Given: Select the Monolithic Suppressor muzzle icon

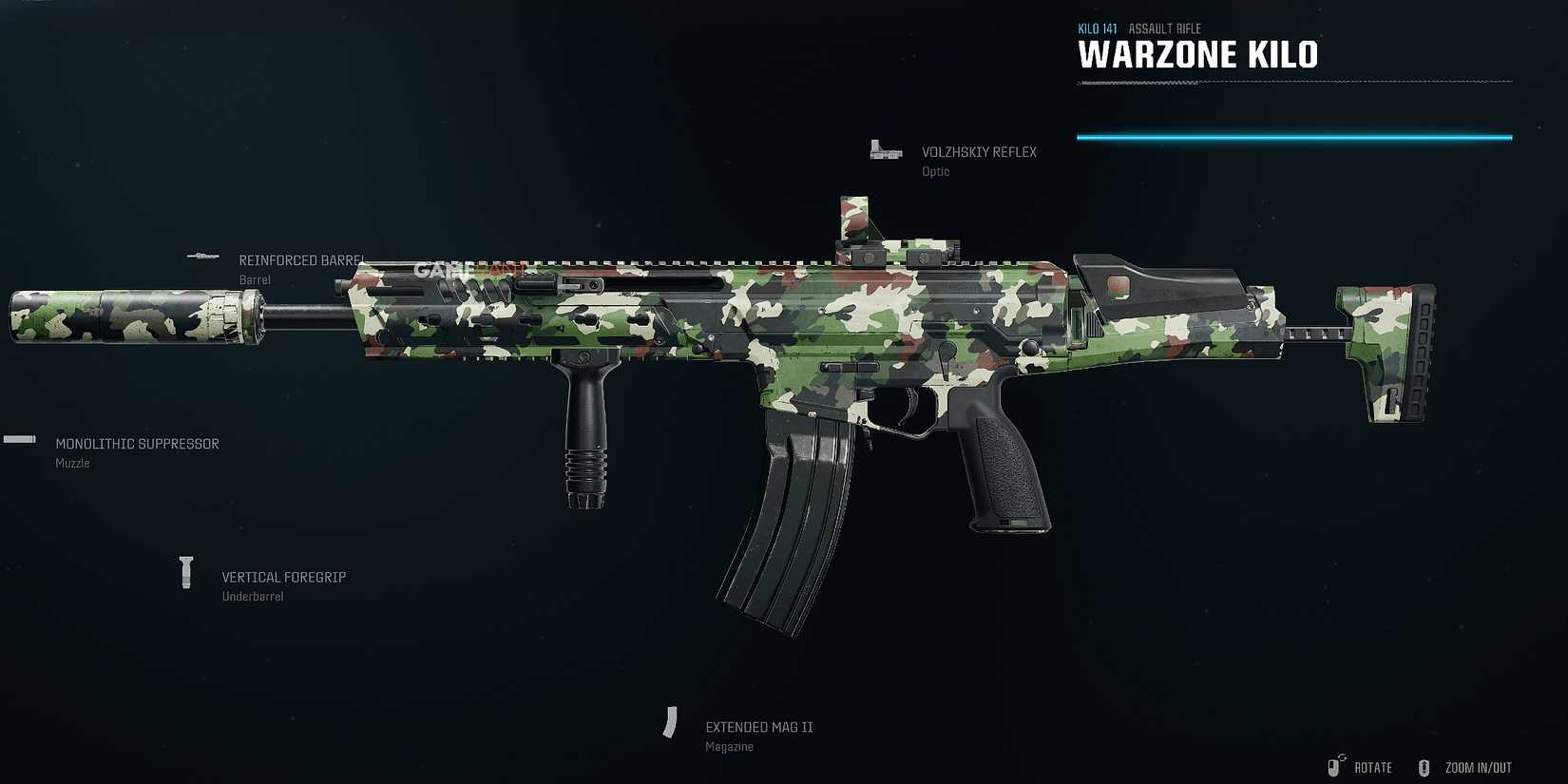Looking at the screenshot, I should [19, 439].
